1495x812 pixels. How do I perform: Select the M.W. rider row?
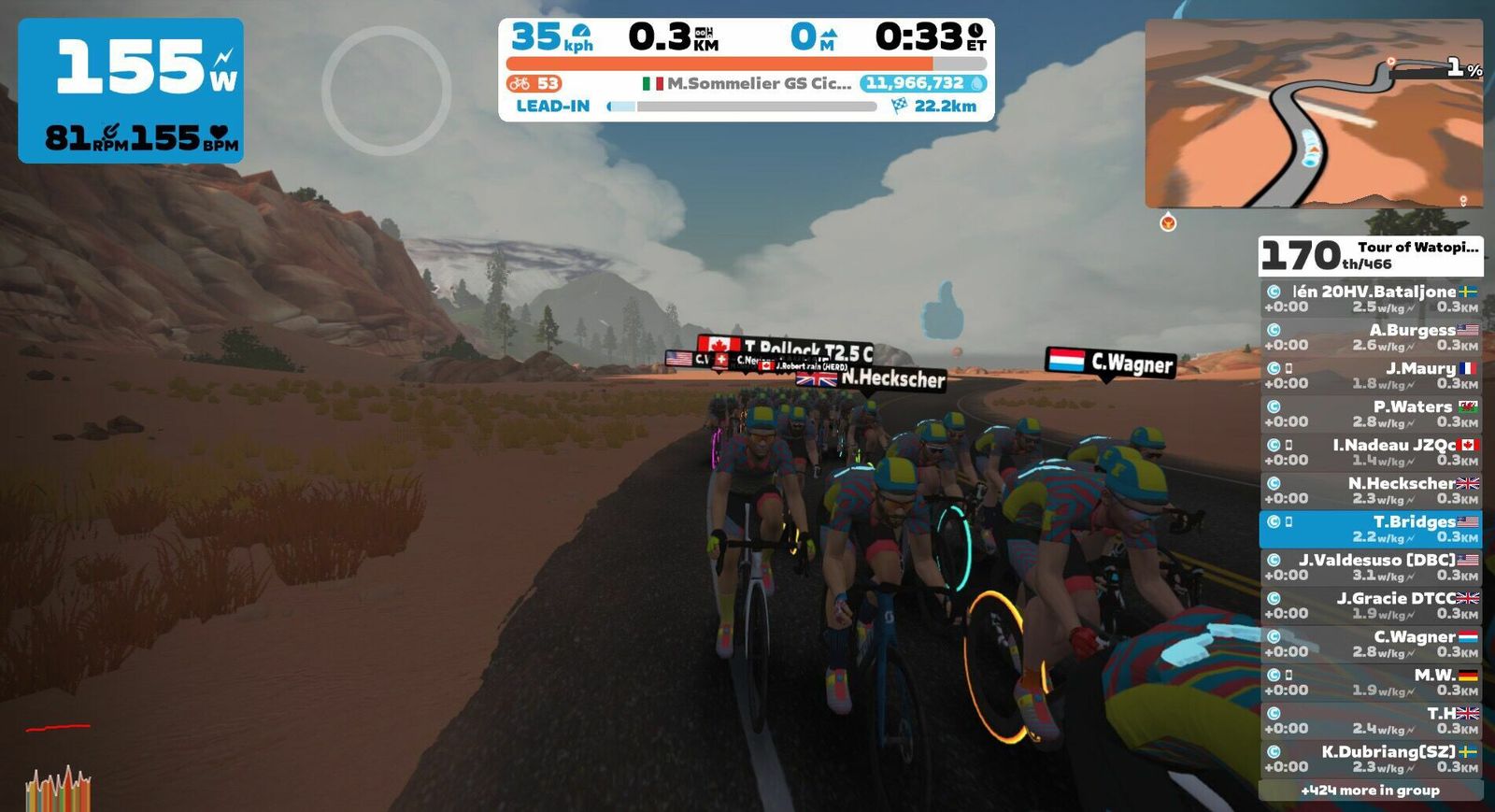coord(1371,682)
